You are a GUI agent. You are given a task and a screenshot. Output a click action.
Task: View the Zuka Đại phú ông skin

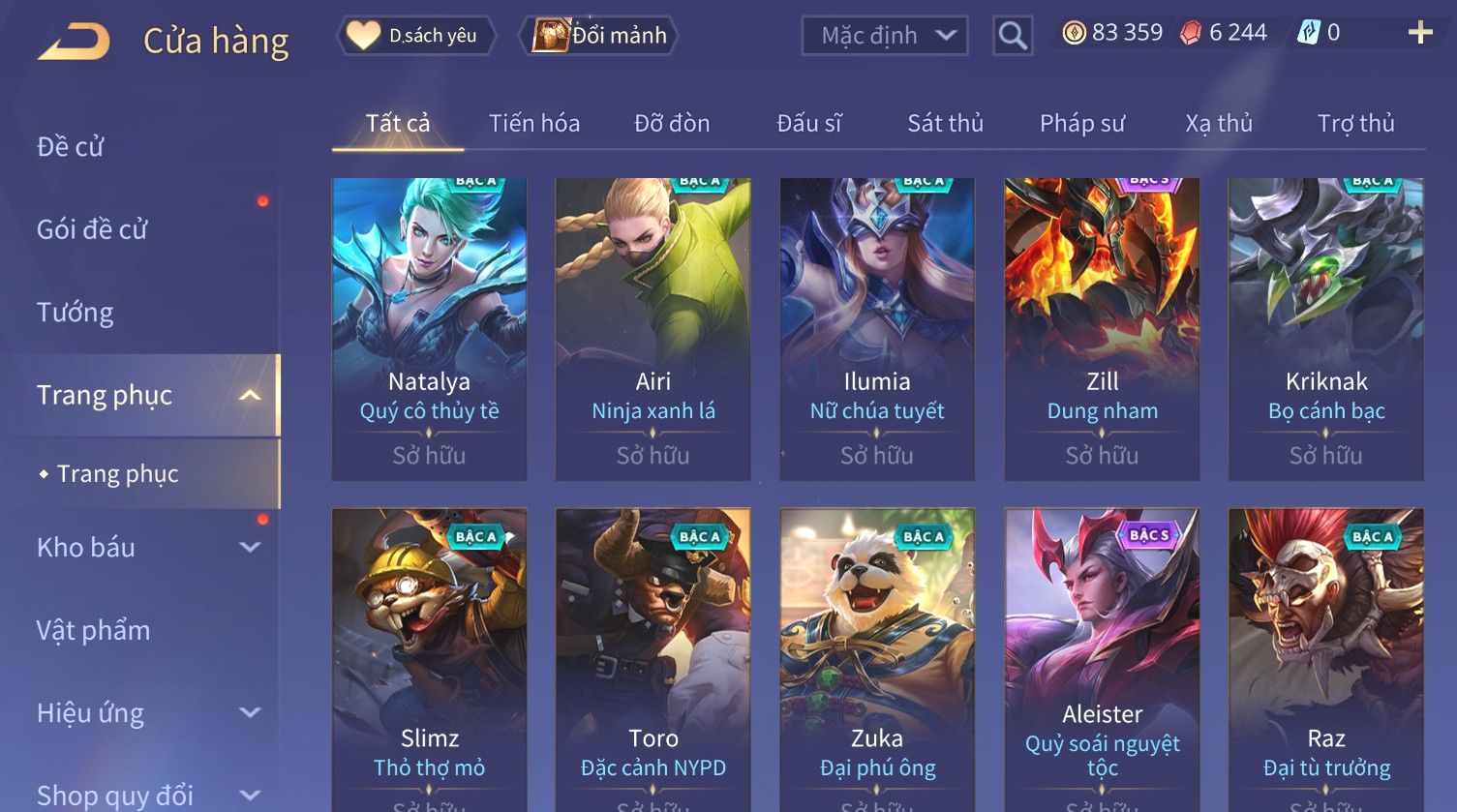click(877, 658)
